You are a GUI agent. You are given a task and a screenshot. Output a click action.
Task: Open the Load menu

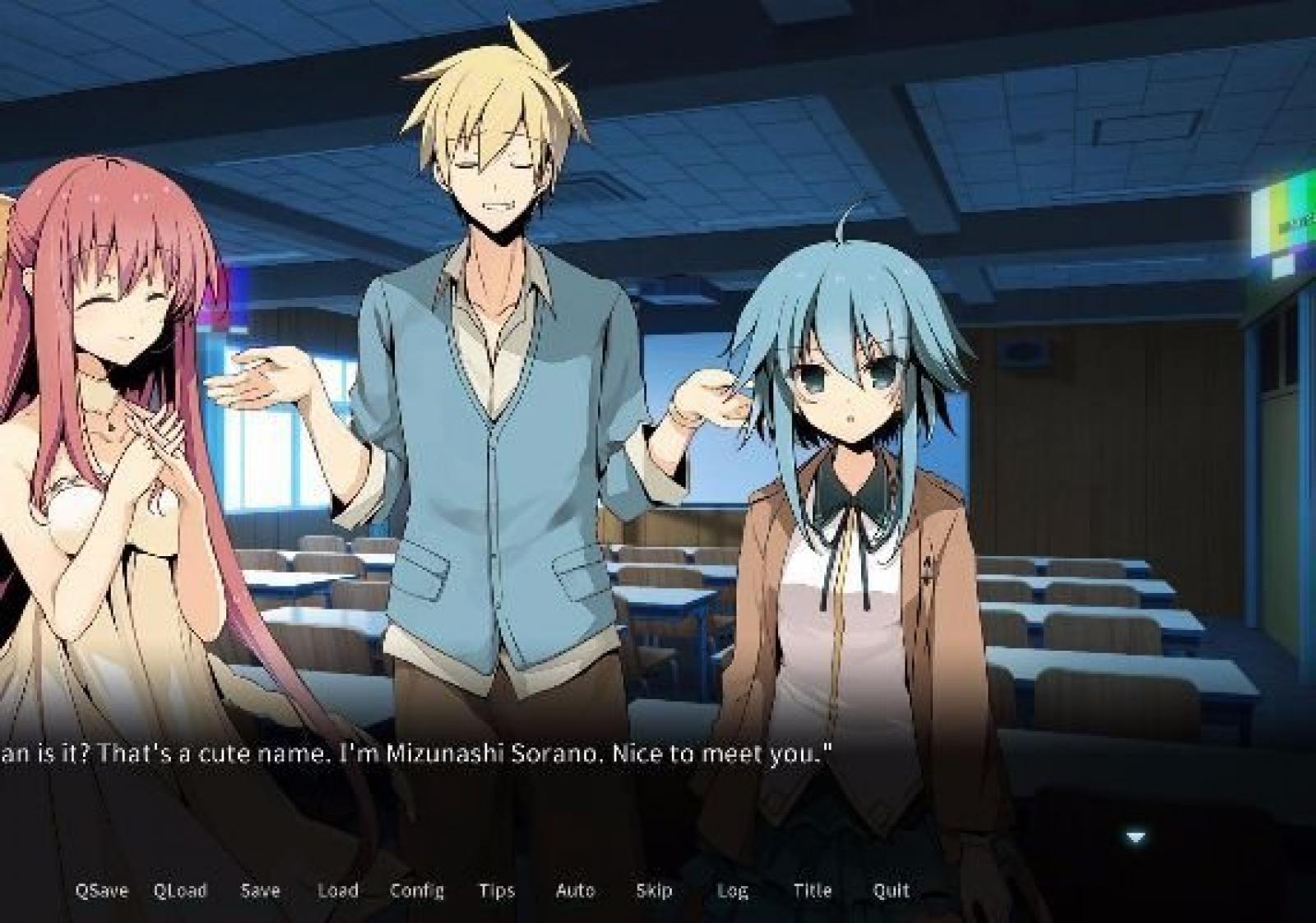[337, 890]
